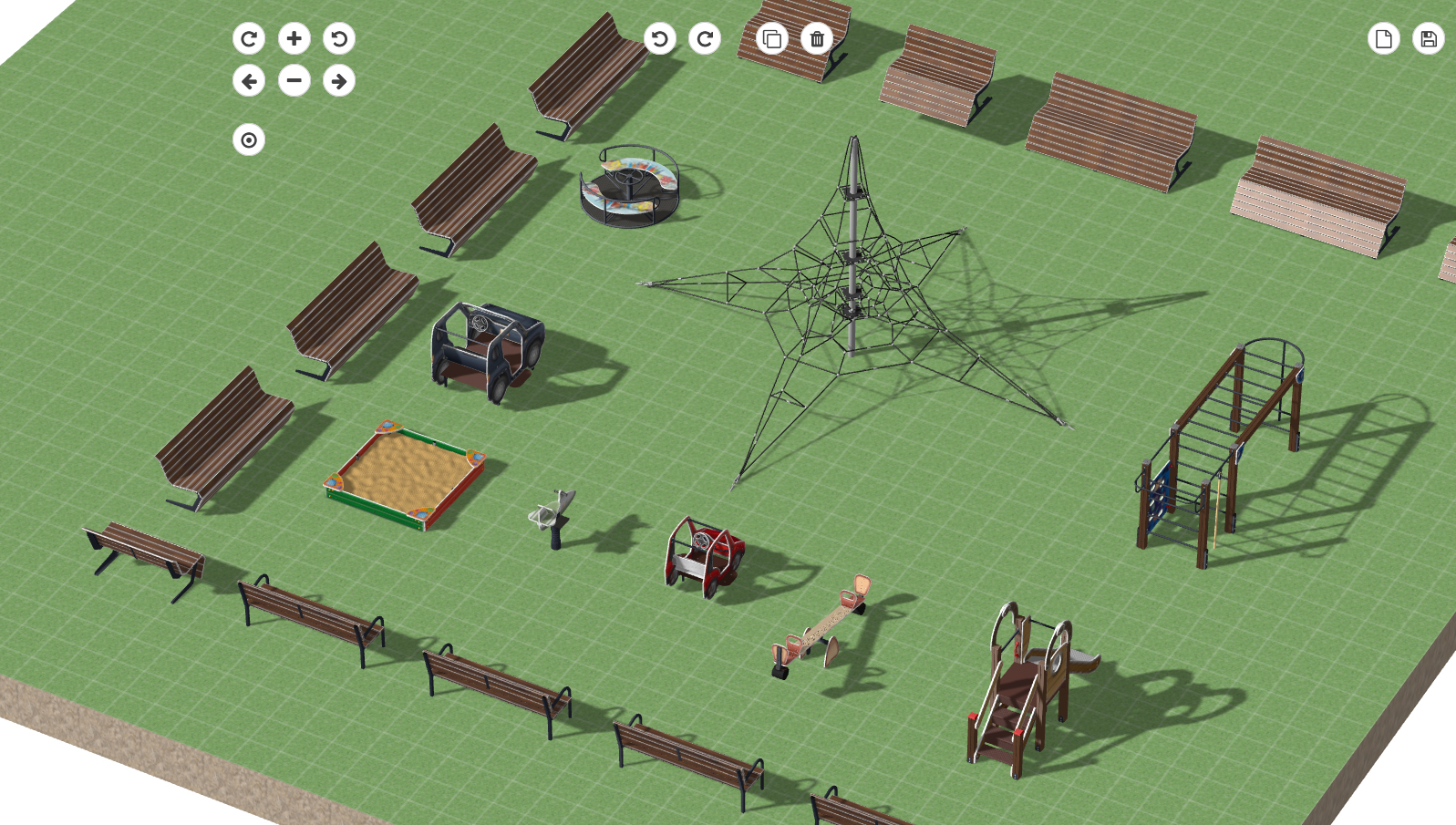Pan the view with the right arrow button

tap(339, 81)
